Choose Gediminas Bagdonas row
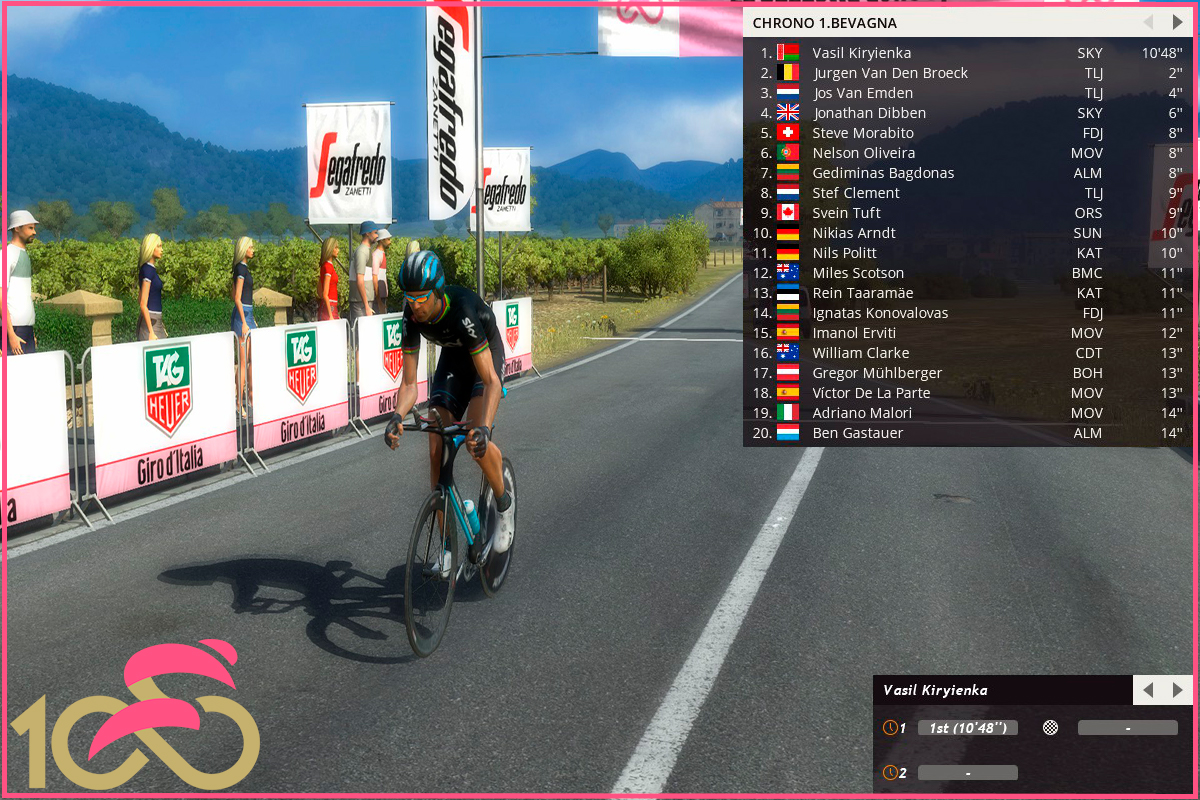This screenshot has width=1200, height=800. click(883, 173)
